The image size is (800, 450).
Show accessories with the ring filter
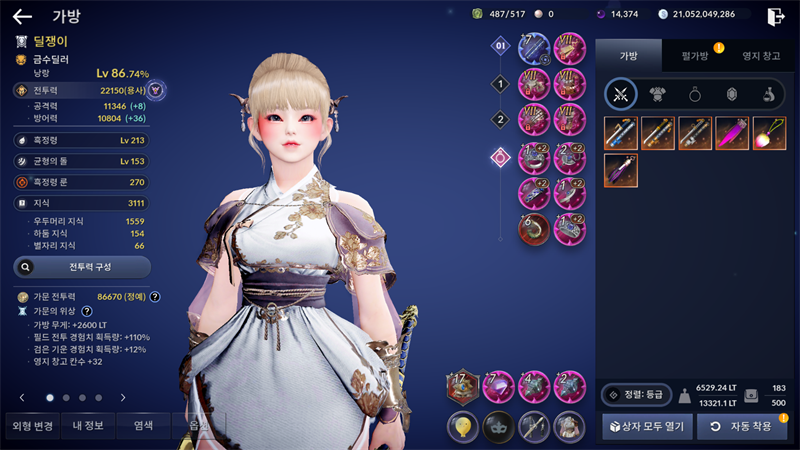[694, 94]
